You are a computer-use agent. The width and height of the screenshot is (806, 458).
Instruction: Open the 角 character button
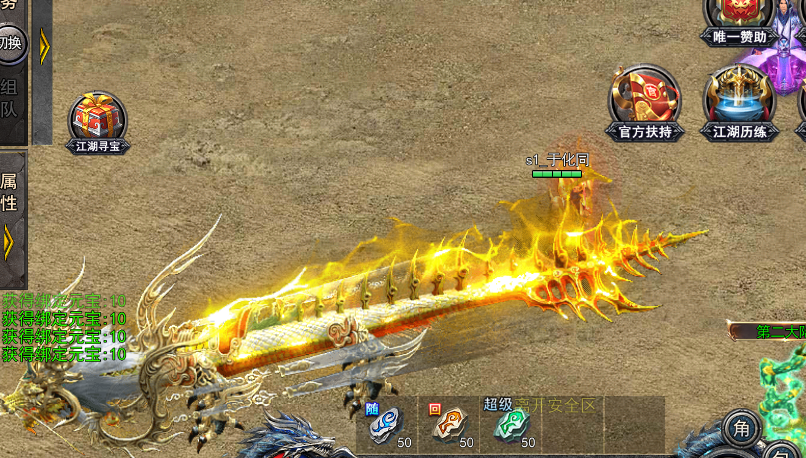pyautogui.click(x=741, y=429)
